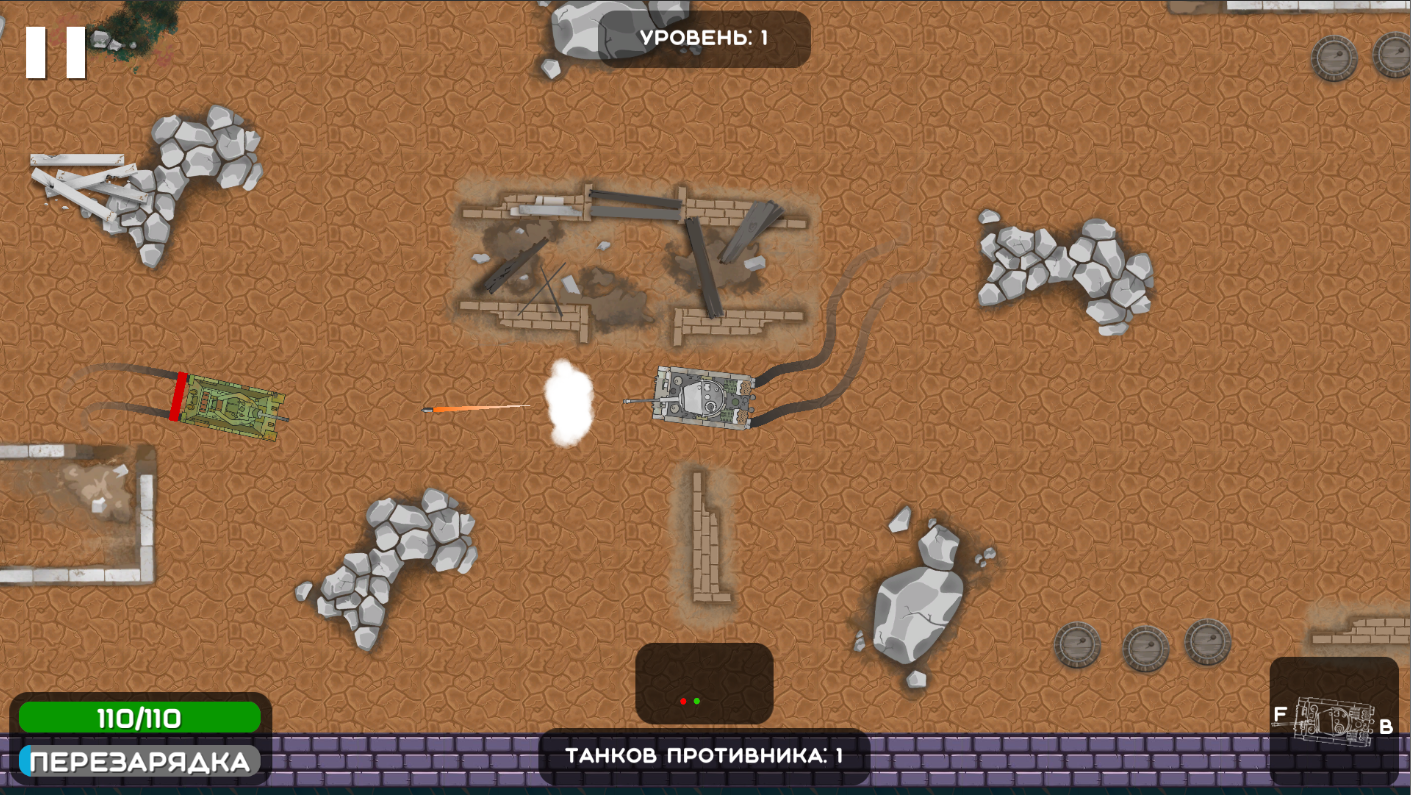1411x795 pixels.
Task: Open the minimap panel at bottom center
Action: point(703,683)
